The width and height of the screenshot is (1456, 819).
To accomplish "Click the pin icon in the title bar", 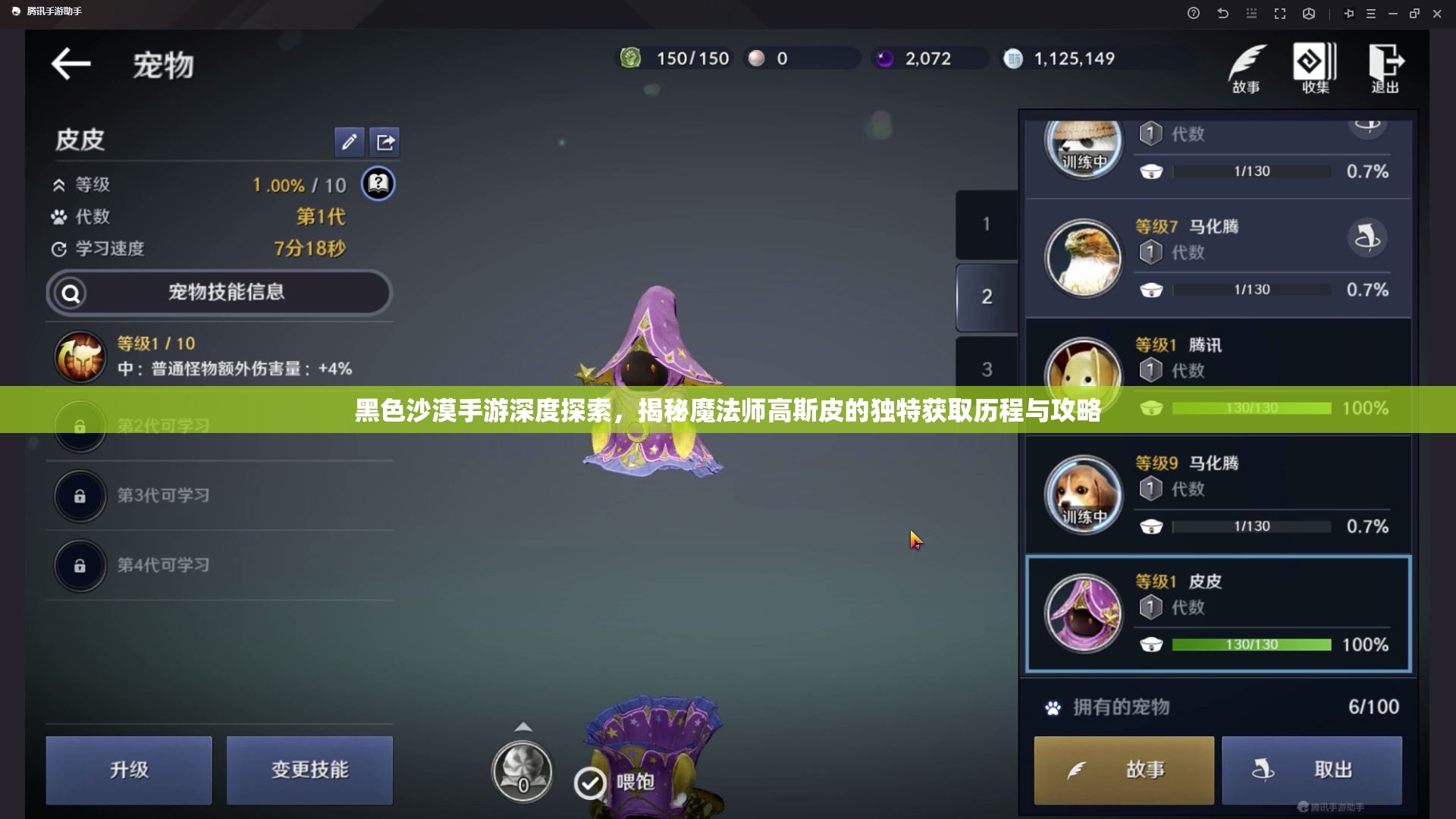I will pyautogui.click(x=1348, y=13).
